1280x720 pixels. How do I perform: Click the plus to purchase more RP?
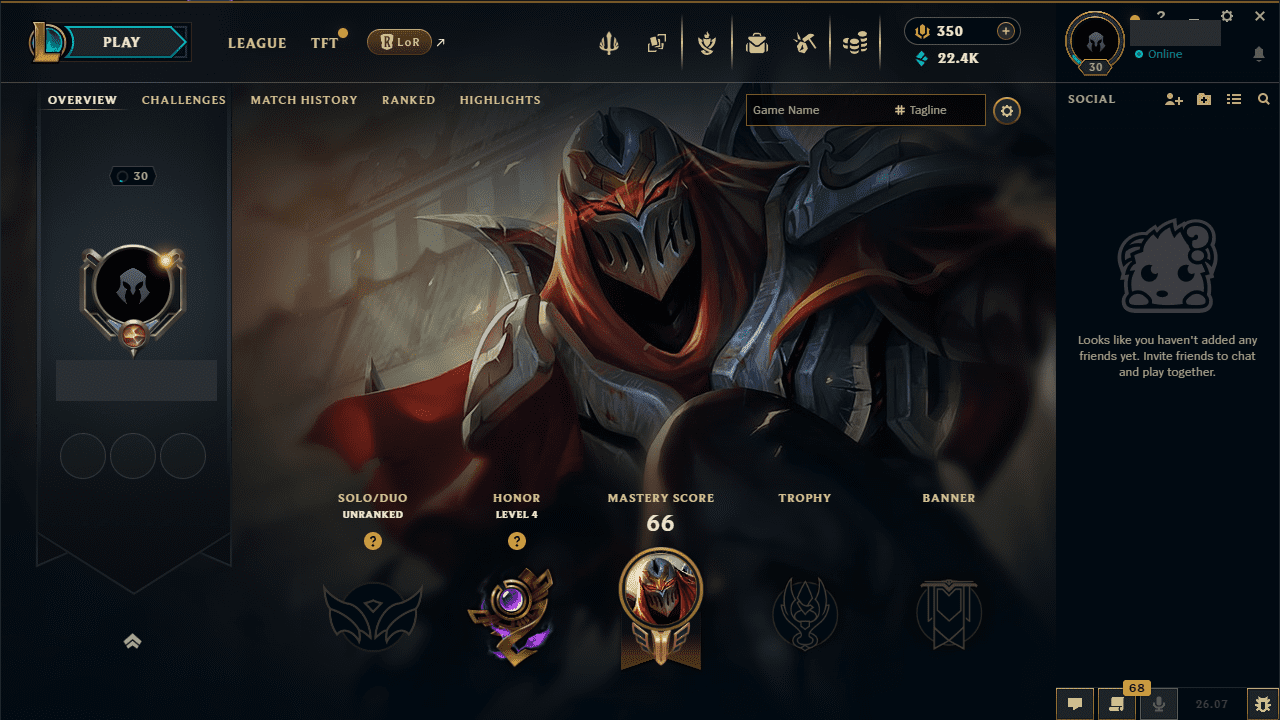[x=1005, y=31]
